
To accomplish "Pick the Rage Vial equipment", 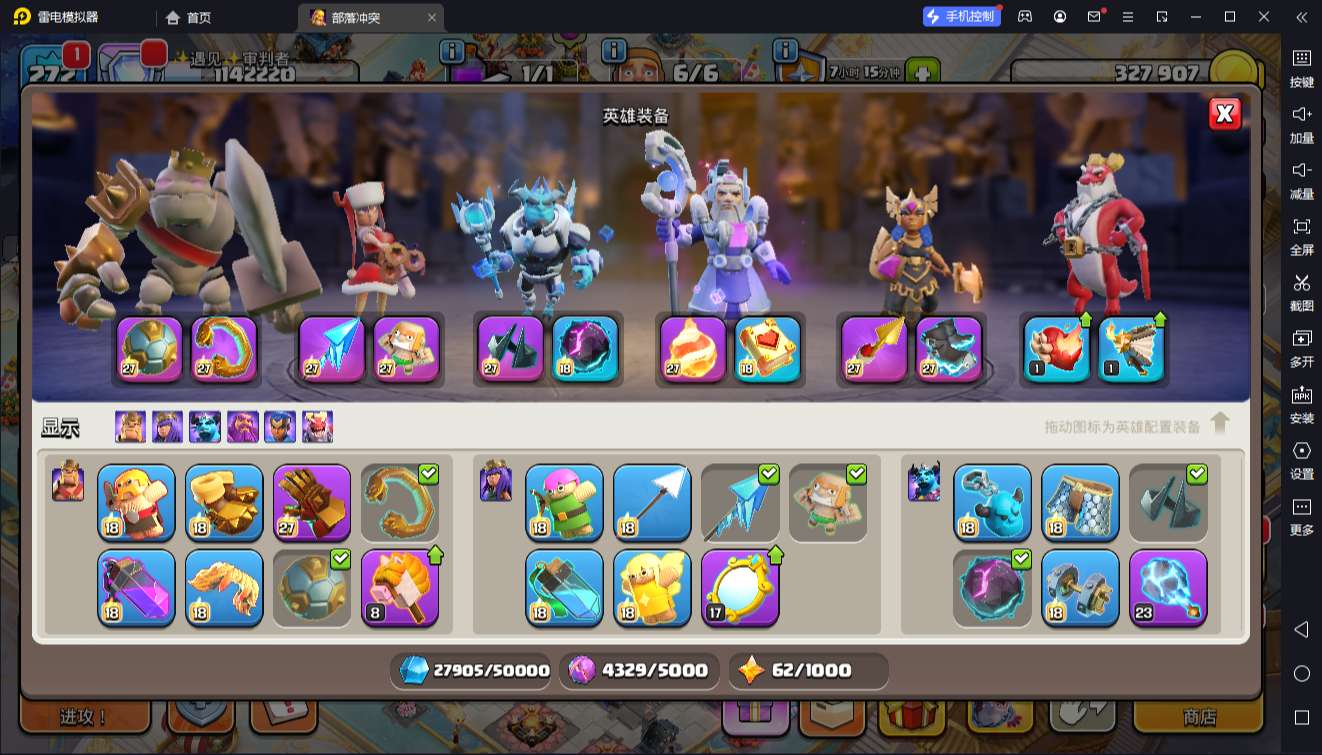I will pyautogui.click(x=136, y=588).
